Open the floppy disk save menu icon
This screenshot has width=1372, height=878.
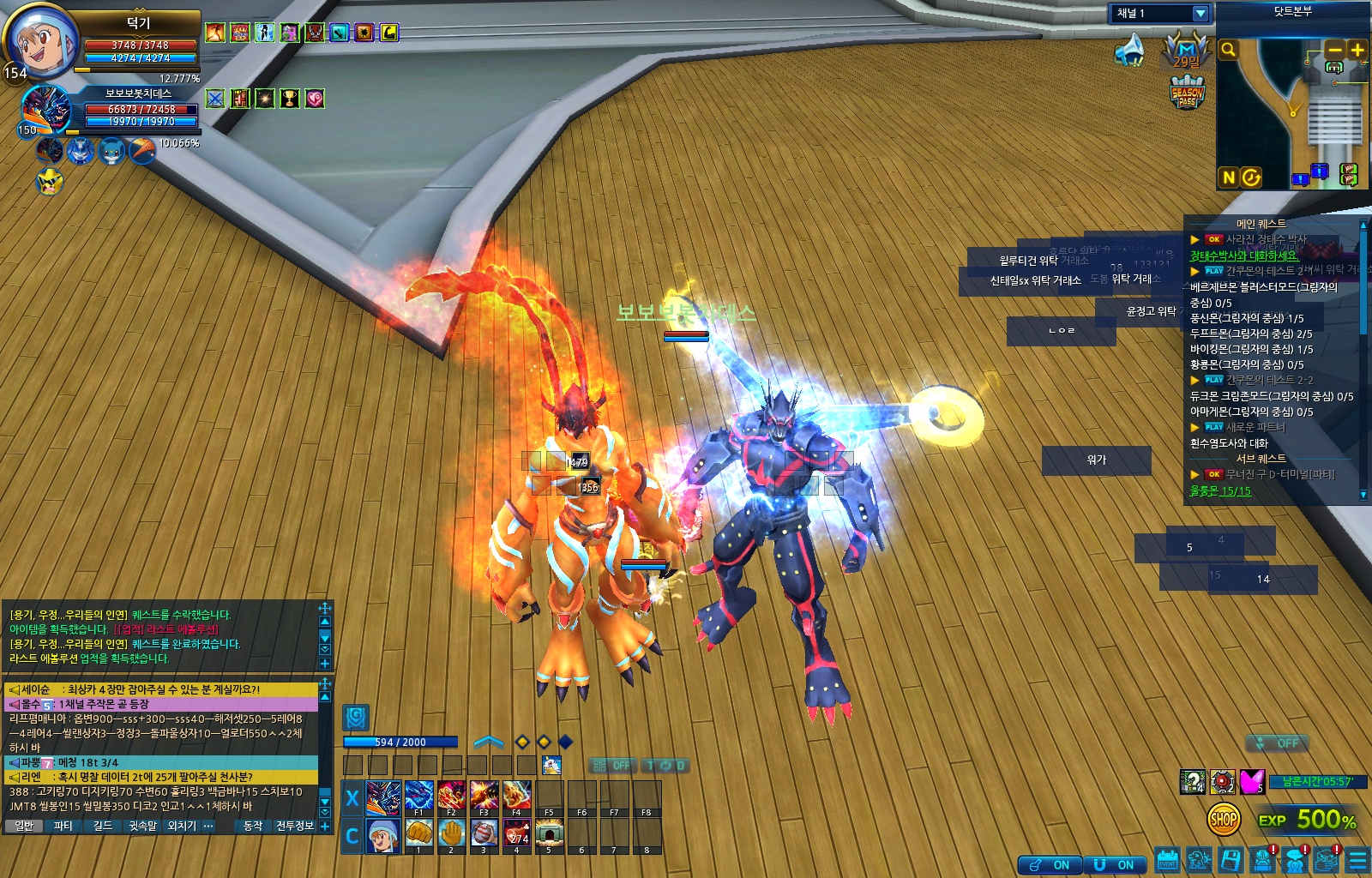click(1231, 860)
